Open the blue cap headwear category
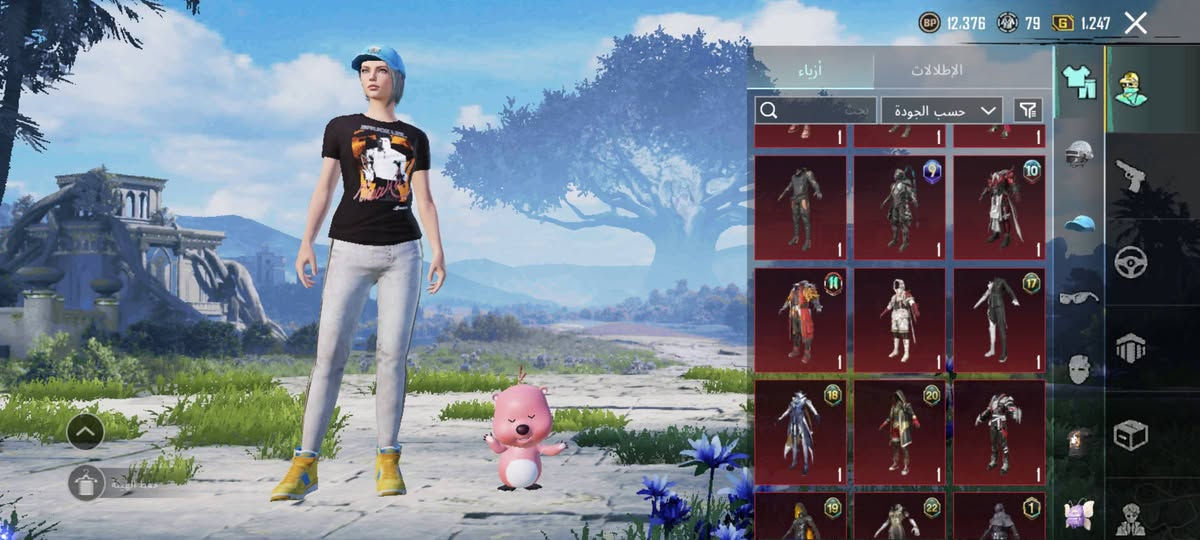Screen dimensions: 1200x540 tap(1079, 224)
